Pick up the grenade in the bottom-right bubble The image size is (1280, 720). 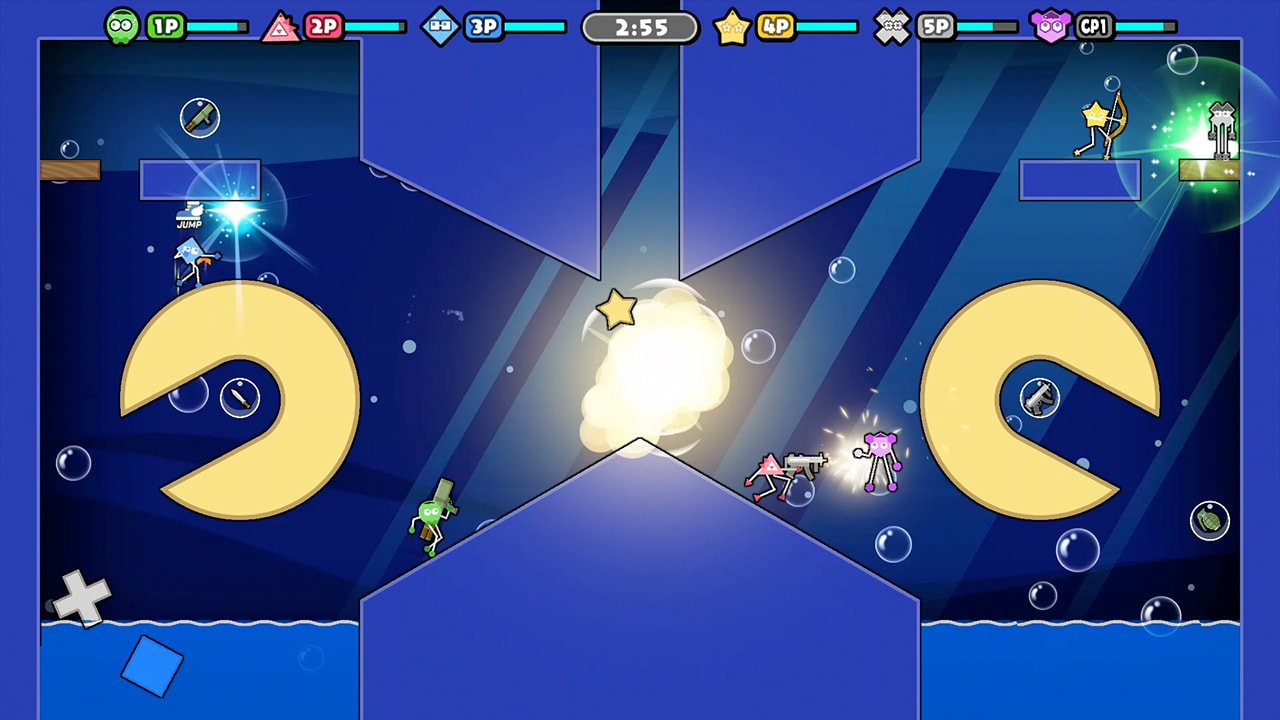click(x=1210, y=522)
